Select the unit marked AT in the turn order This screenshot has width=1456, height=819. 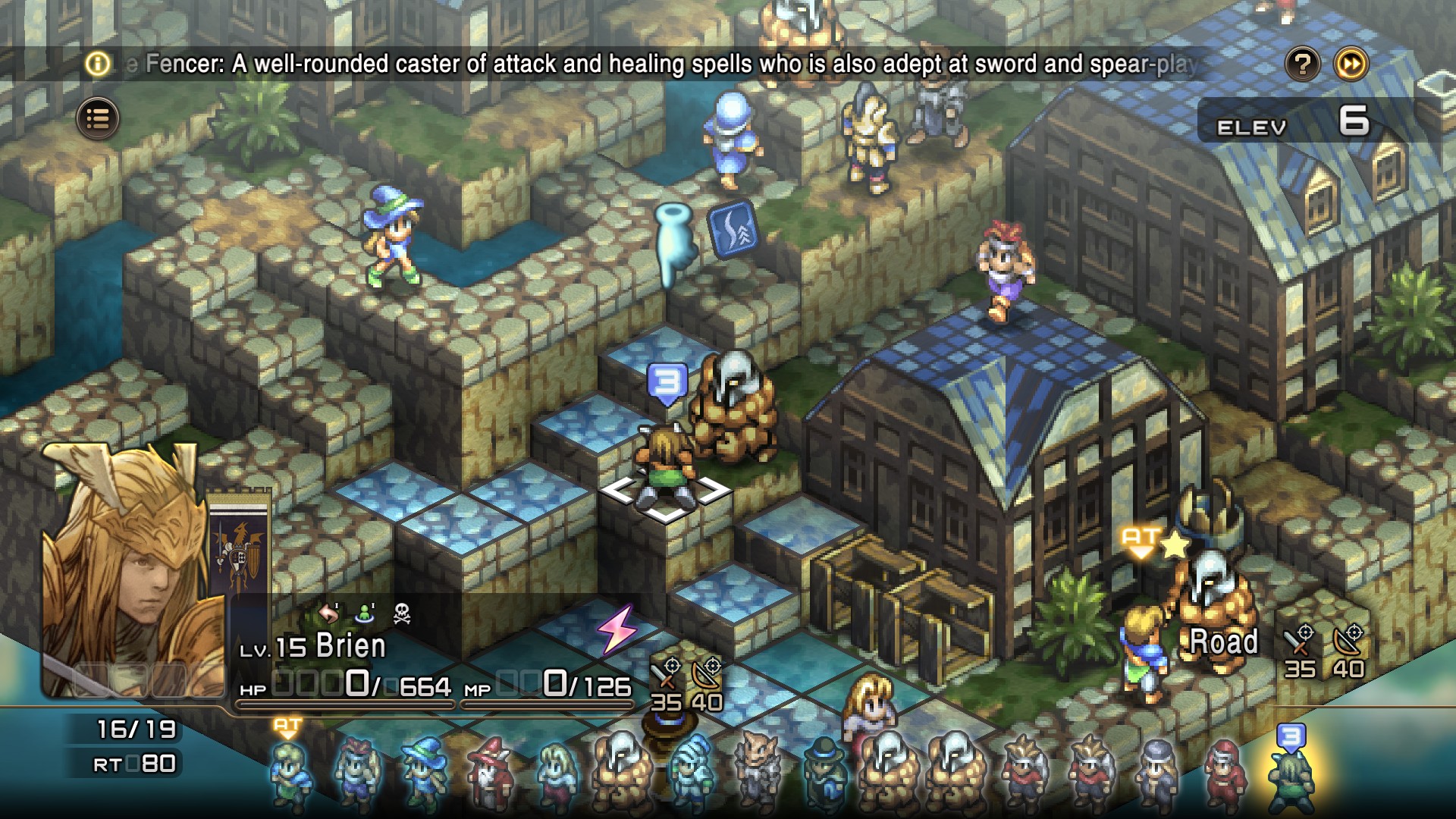tap(290, 773)
